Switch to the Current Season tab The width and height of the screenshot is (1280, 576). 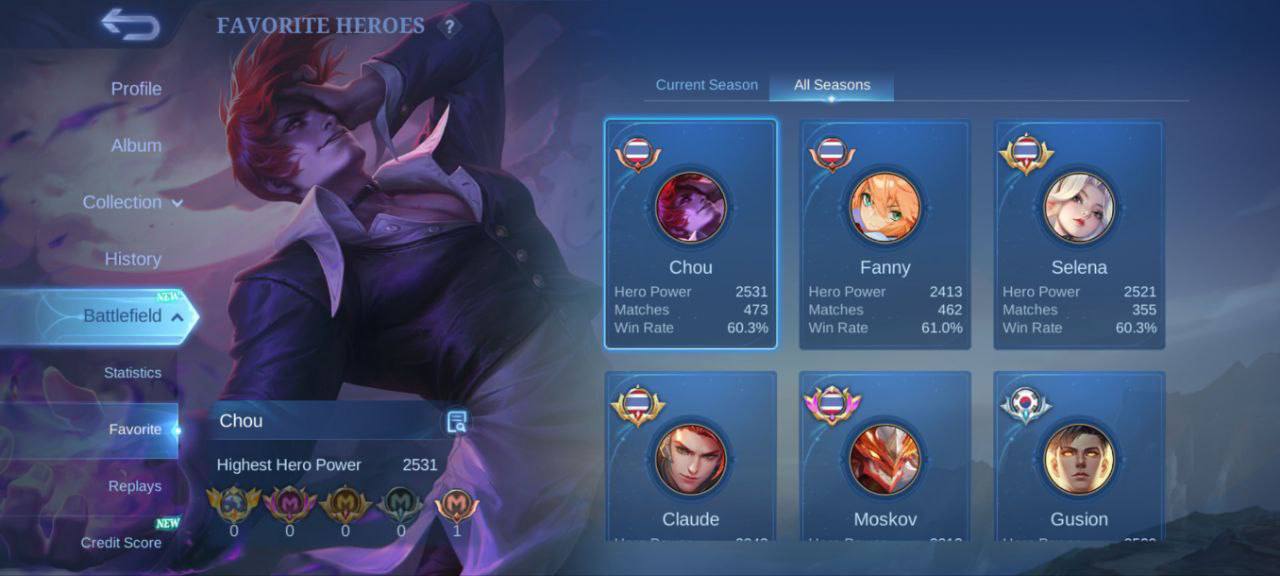[706, 85]
